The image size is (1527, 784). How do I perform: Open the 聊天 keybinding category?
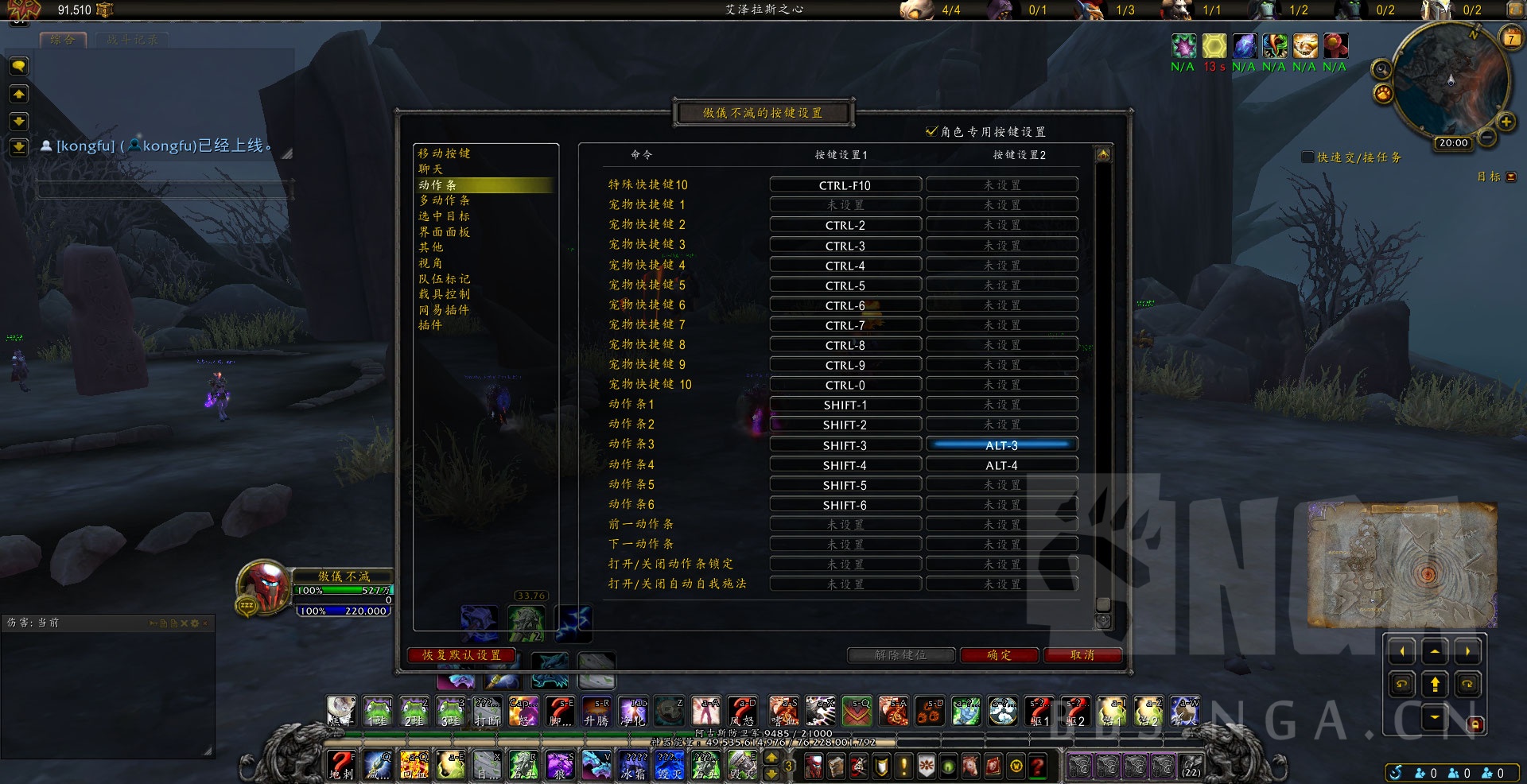click(x=431, y=169)
